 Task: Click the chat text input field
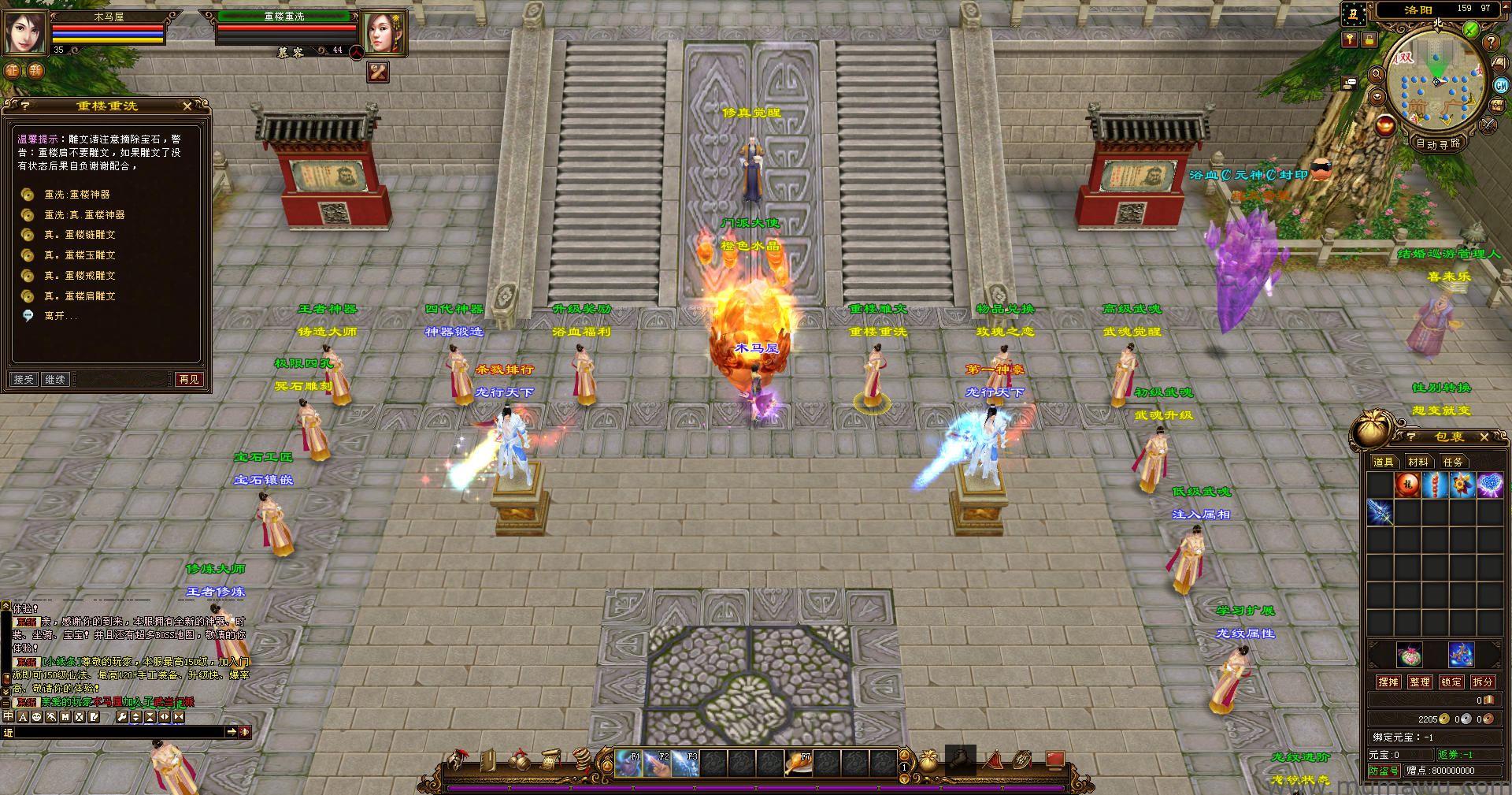(x=118, y=732)
